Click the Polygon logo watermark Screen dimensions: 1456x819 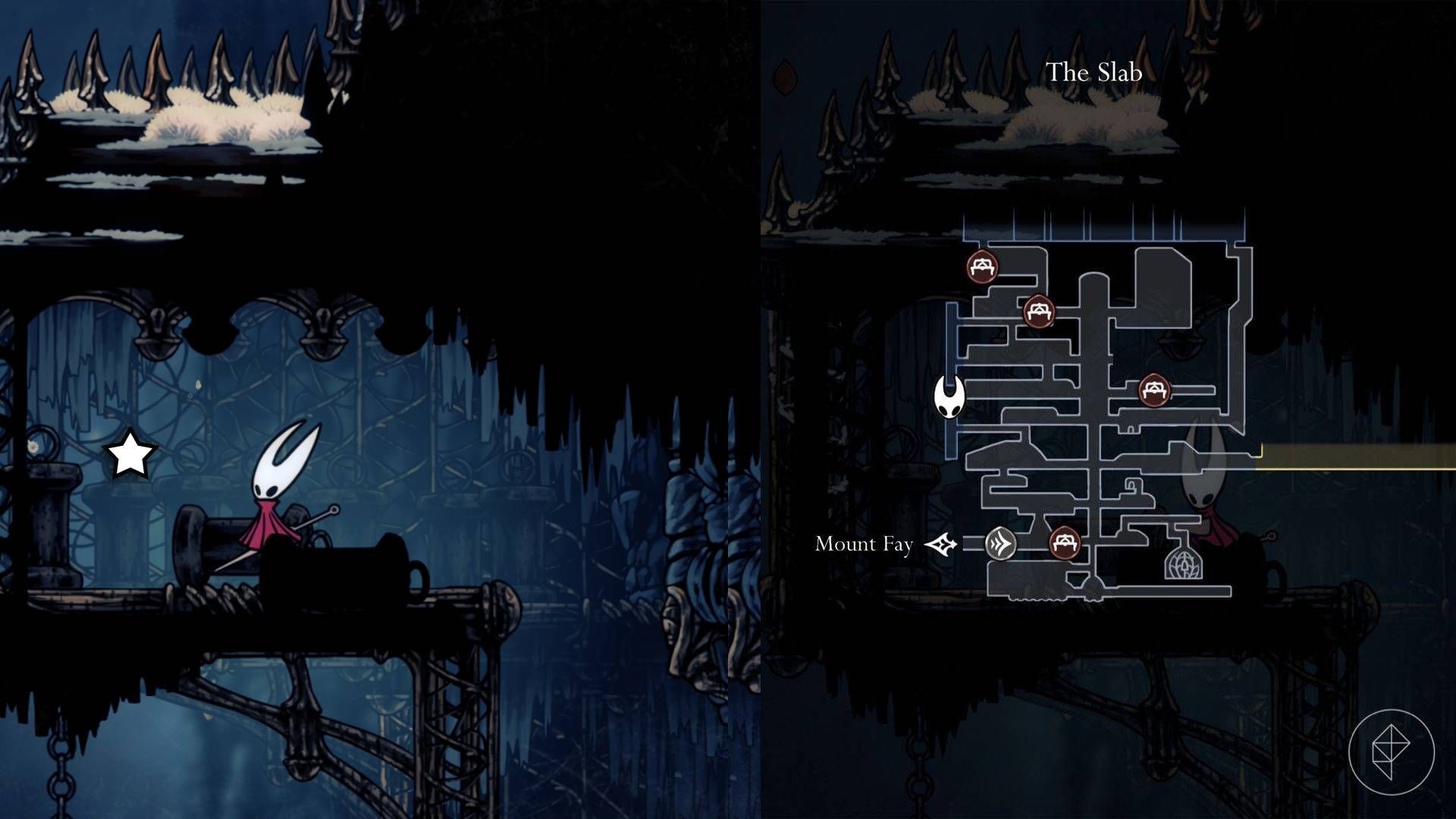click(1391, 752)
